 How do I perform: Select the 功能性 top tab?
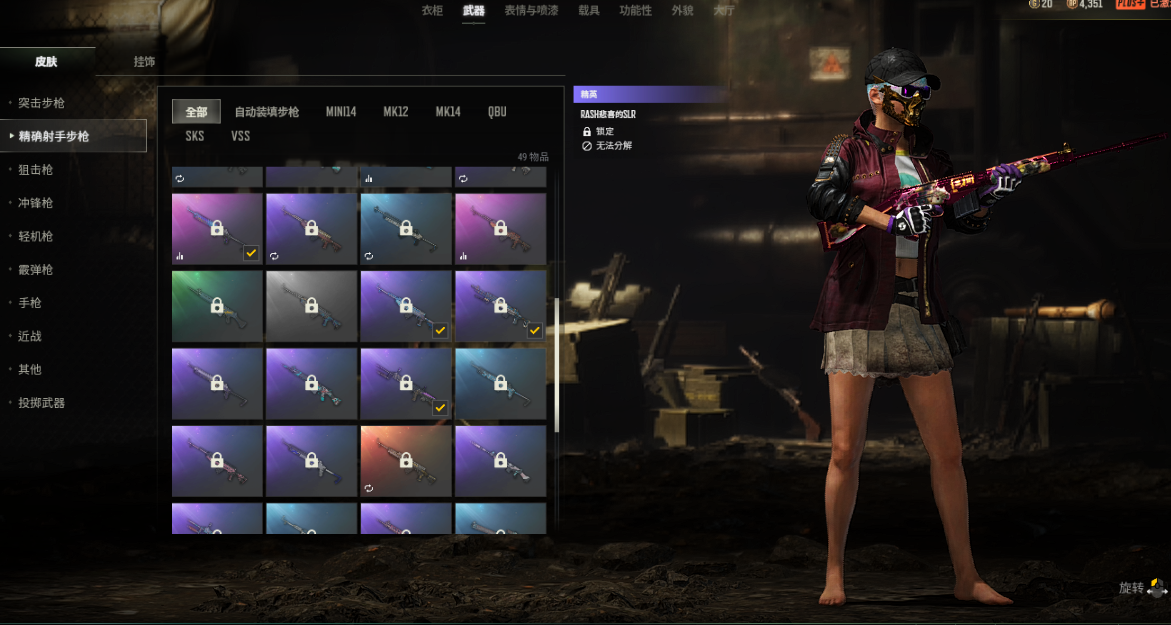pos(635,10)
